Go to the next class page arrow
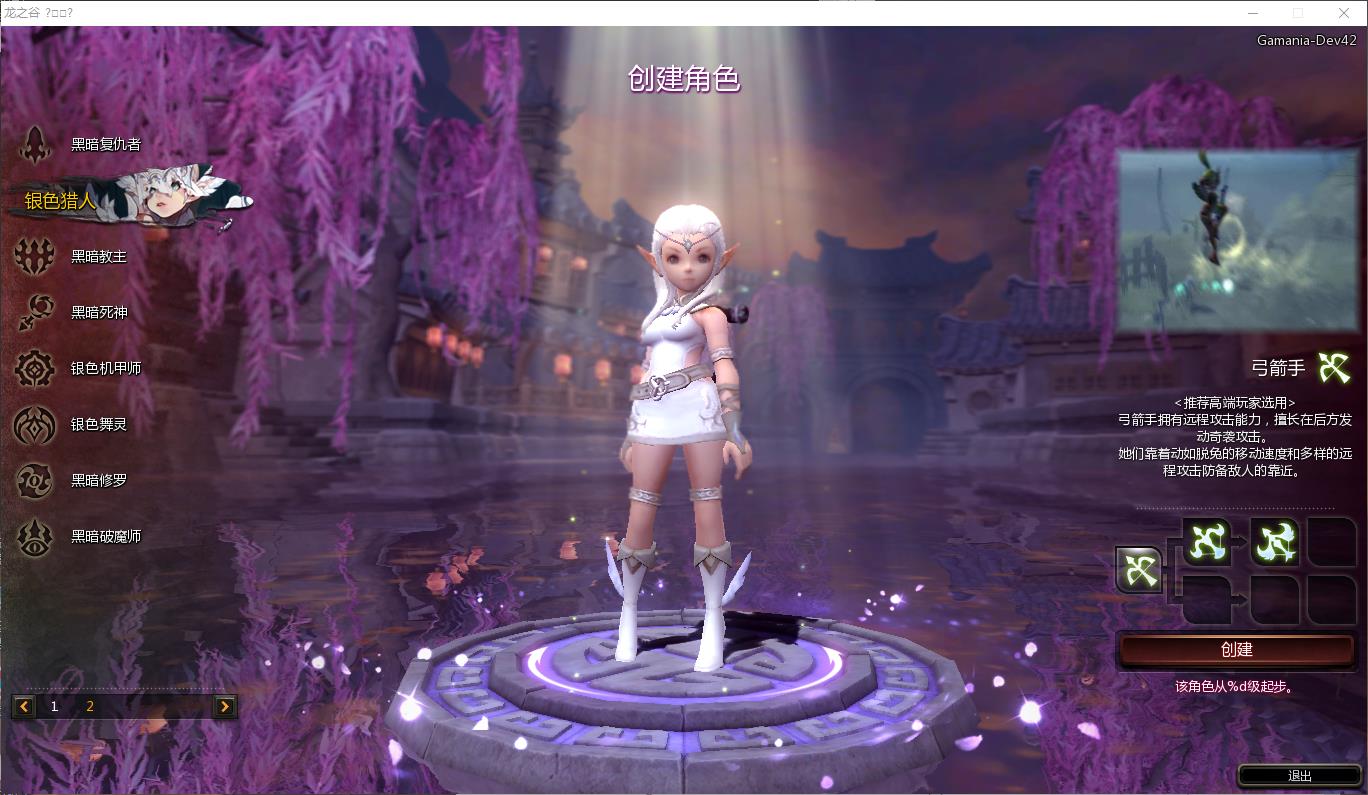 coord(225,707)
